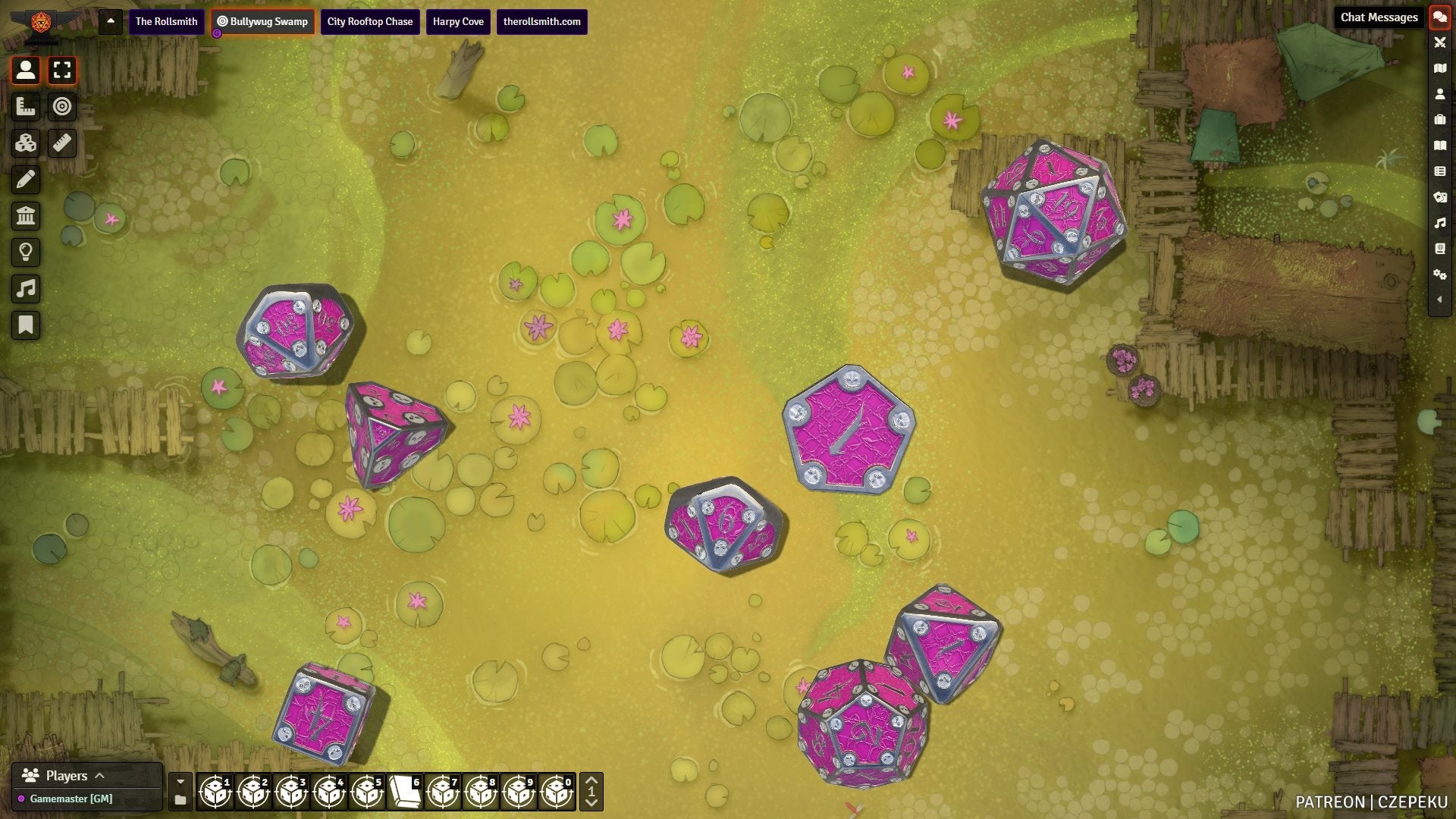This screenshot has width=1456, height=819.
Task: Show the combat tracker crossed-swords tab
Action: pos(1439,42)
